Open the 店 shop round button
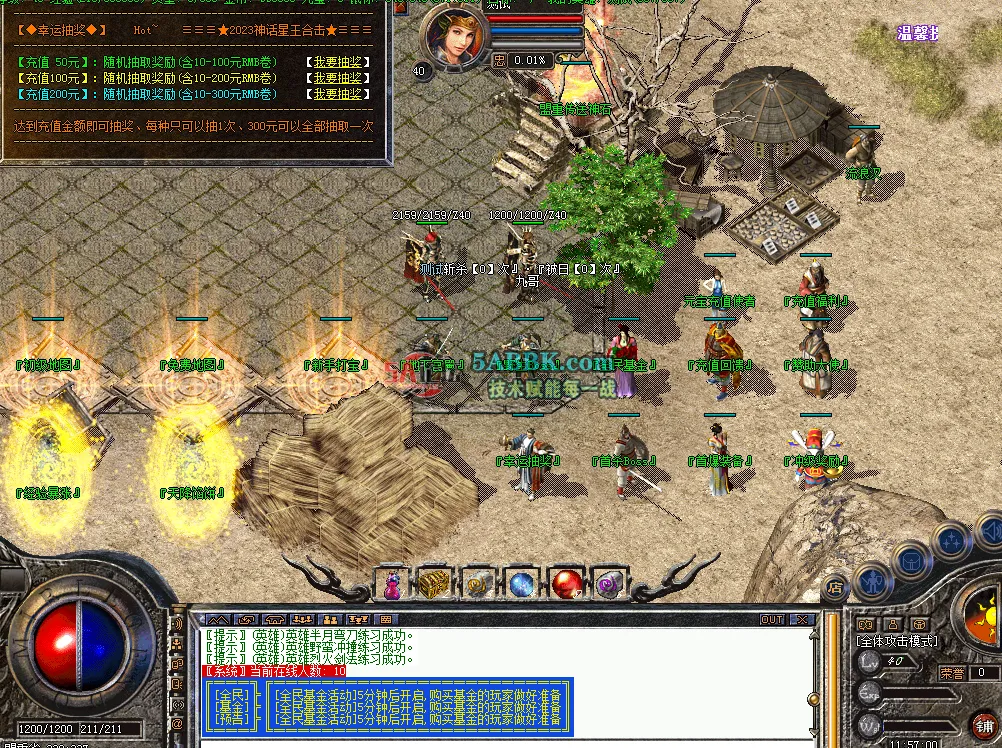The image size is (1002, 748). [x=836, y=587]
